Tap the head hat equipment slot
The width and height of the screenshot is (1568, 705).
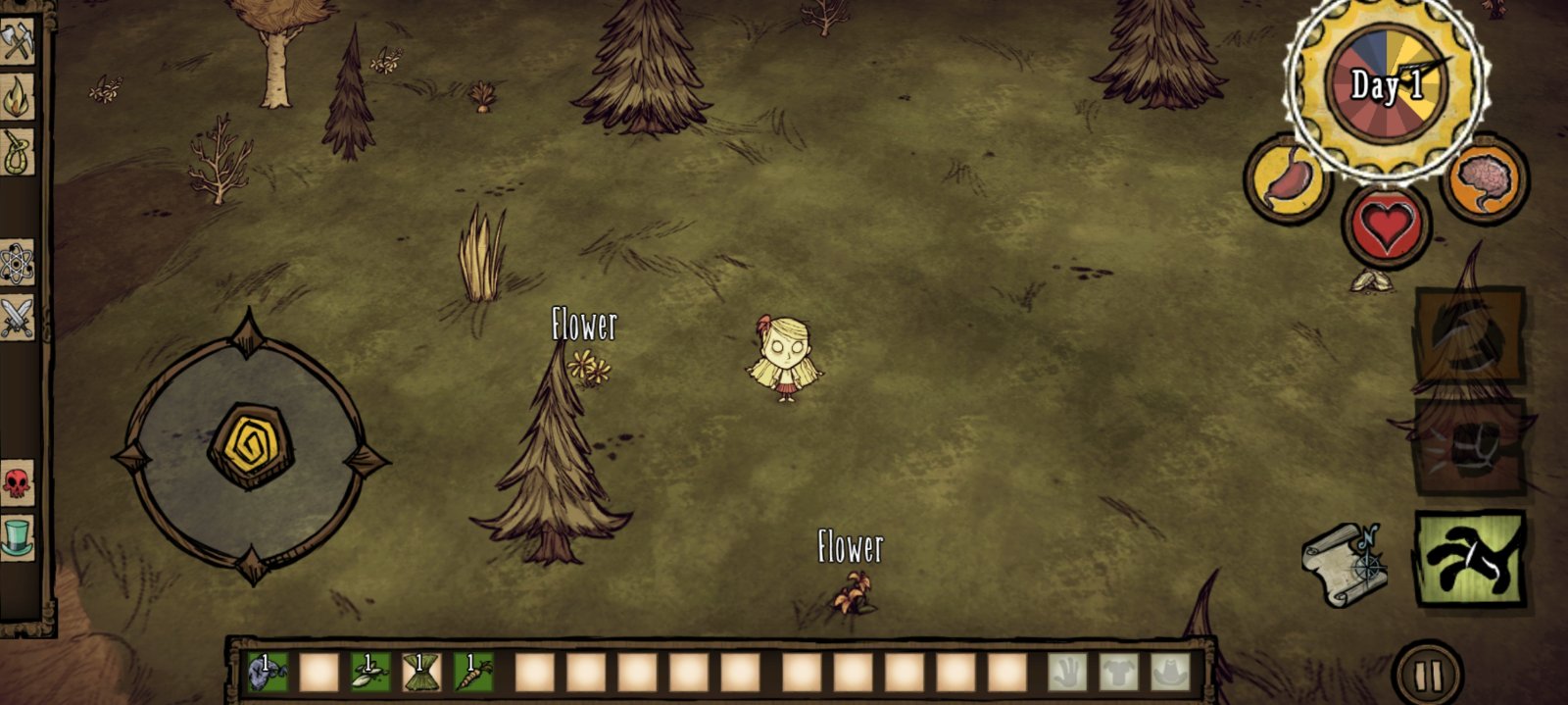(1170, 673)
